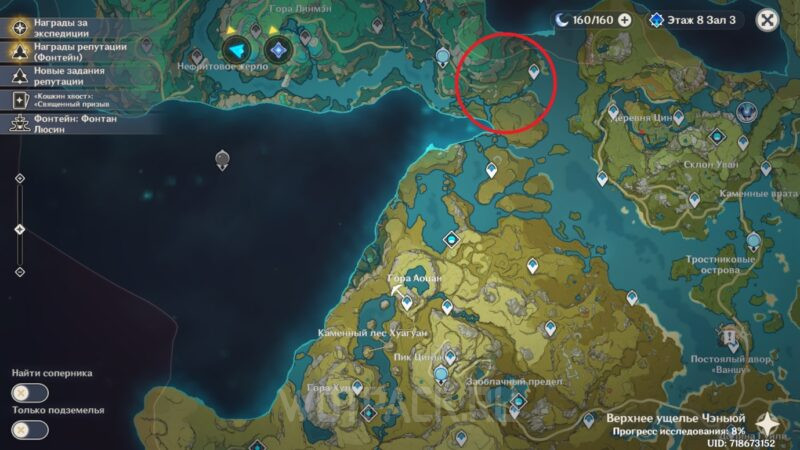800x450 pixels.
Task: Select the teleport waypoint inside the red circle
Action: [534, 71]
